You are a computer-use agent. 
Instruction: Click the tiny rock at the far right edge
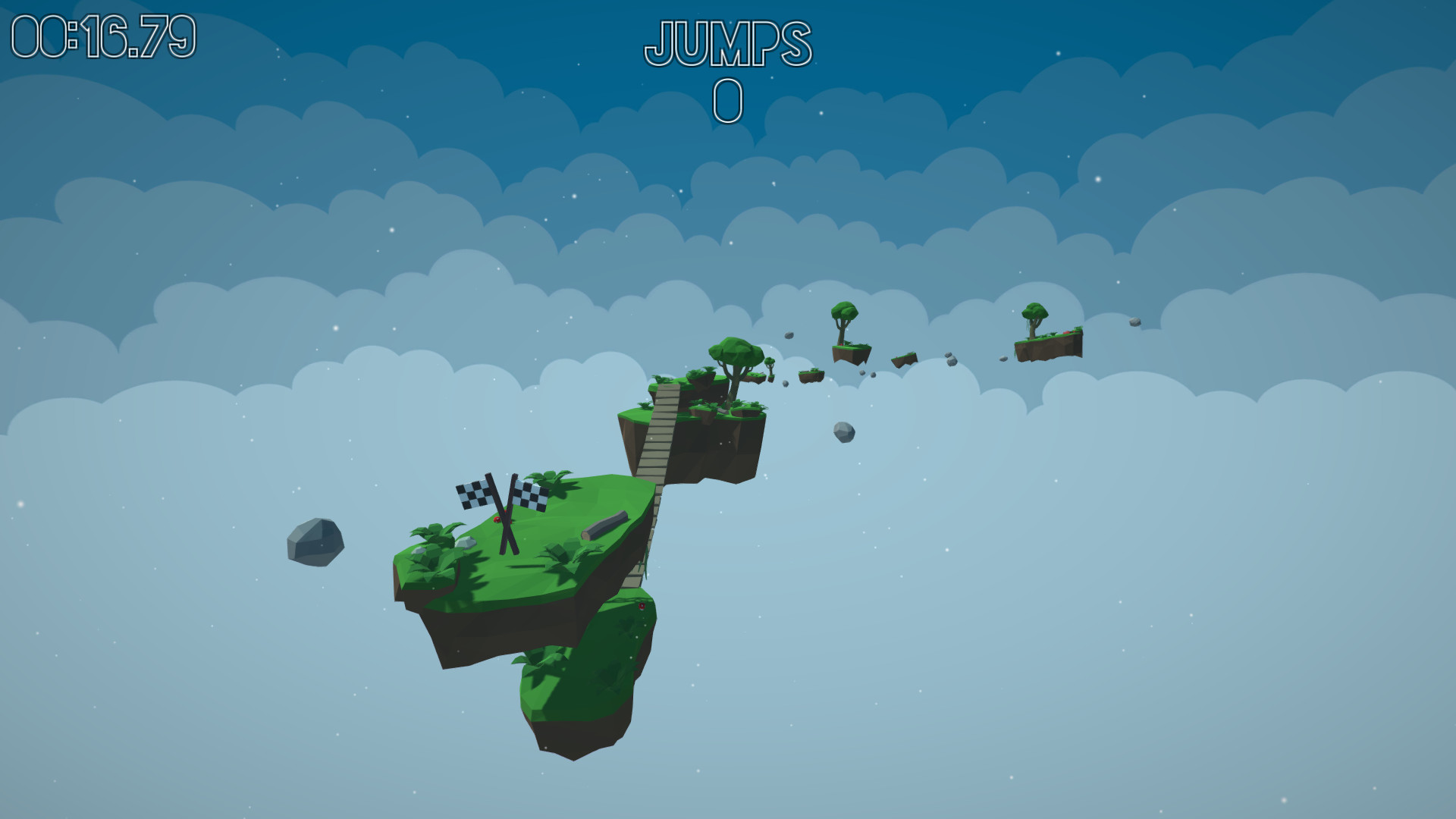[x=1135, y=322]
